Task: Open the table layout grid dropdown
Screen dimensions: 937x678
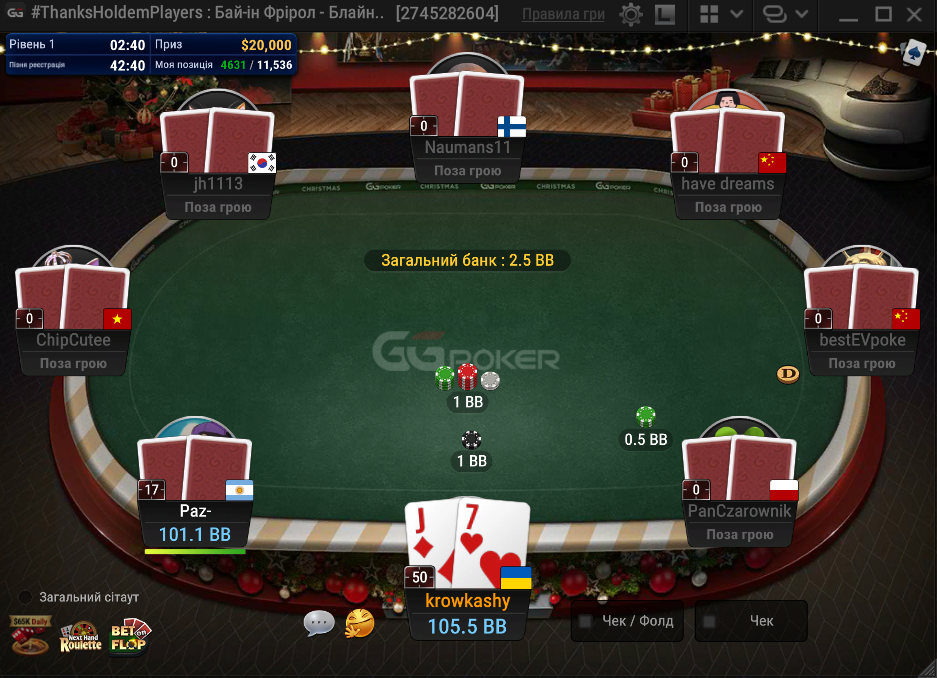Action: pos(720,15)
